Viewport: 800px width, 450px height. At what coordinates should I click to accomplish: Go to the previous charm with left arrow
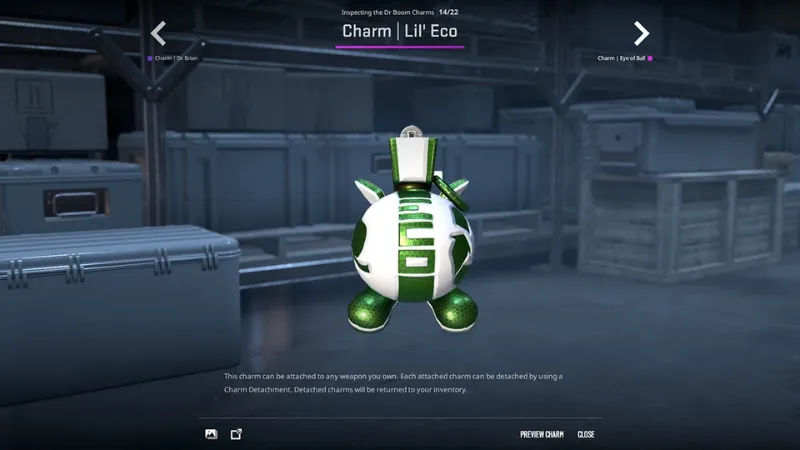[x=158, y=34]
